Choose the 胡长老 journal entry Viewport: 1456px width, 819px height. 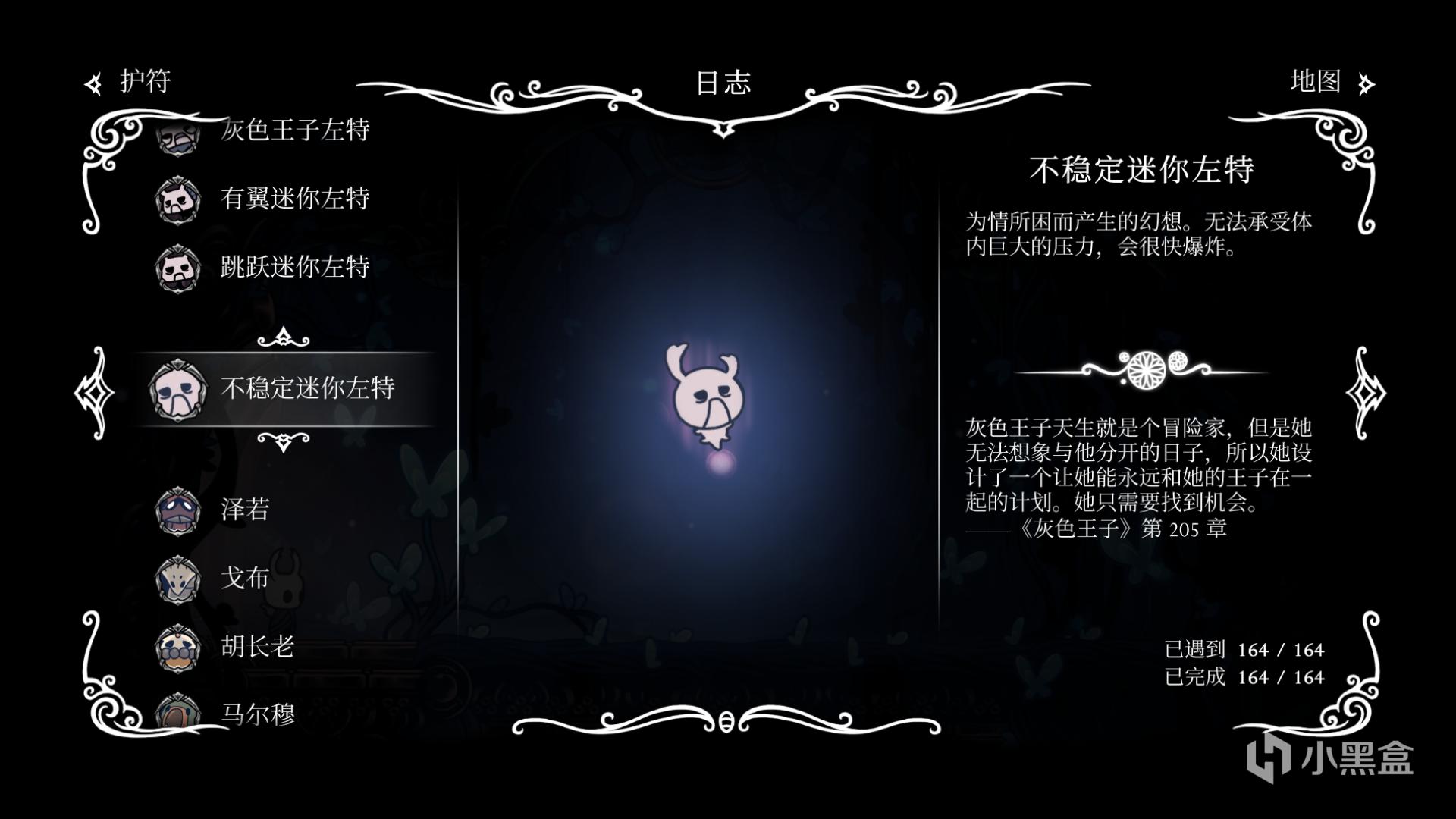(256, 646)
